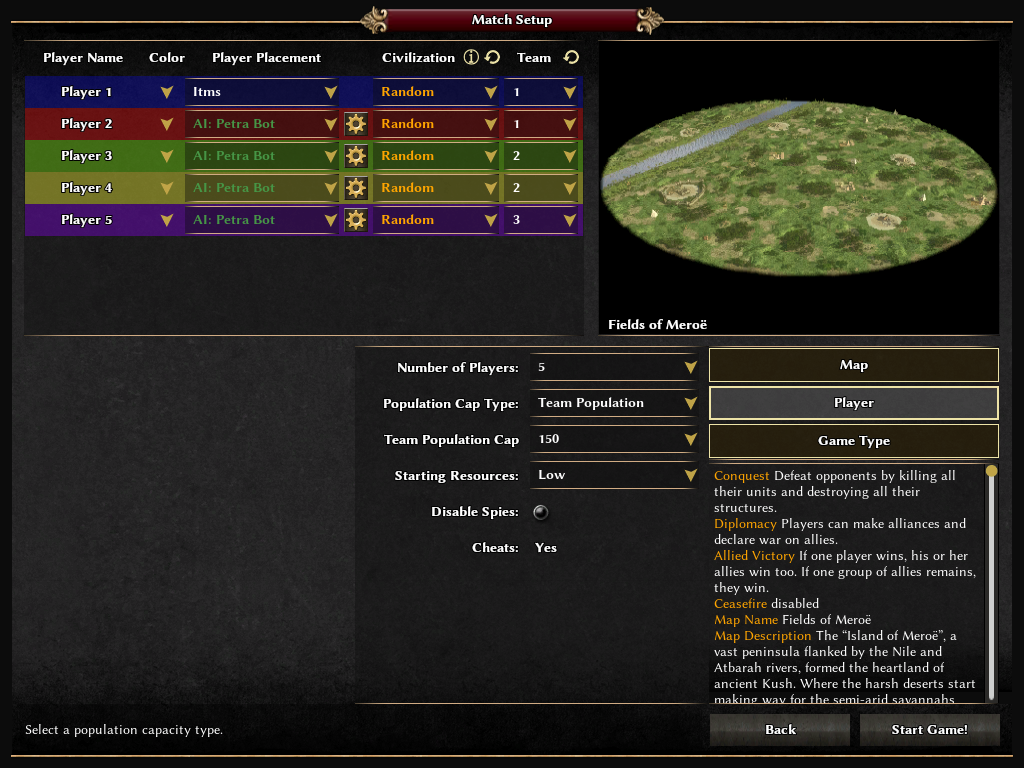Reset all civilizations to default

[x=492, y=58]
